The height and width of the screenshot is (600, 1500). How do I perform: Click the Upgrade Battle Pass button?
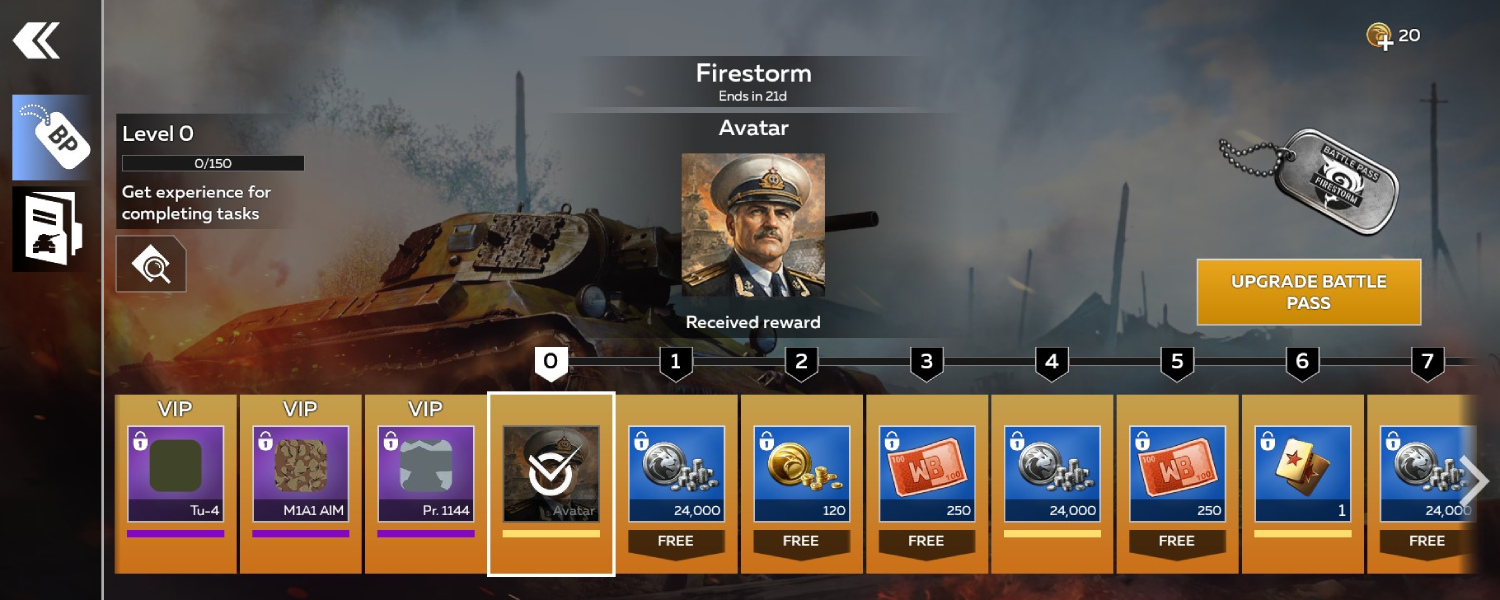[1308, 292]
